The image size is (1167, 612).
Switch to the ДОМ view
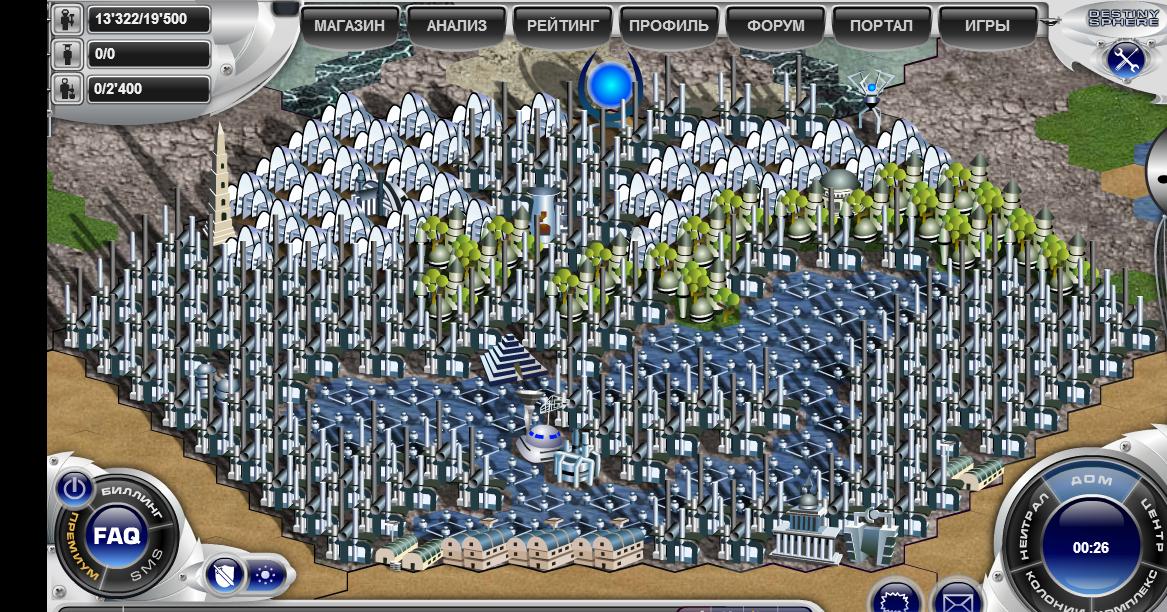click(1090, 480)
